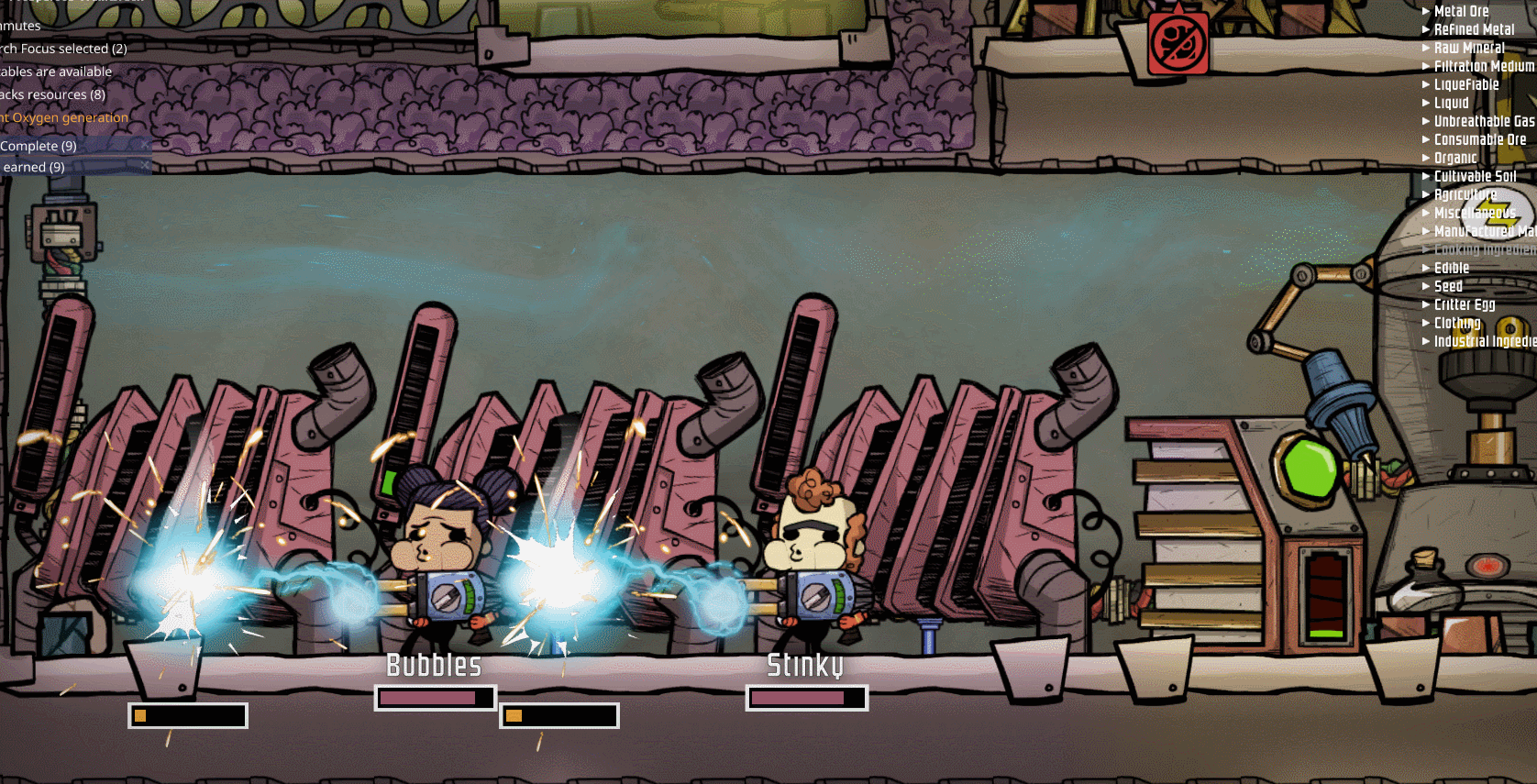Image resolution: width=1537 pixels, height=784 pixels.
Task: Click the lacks resources notification
Action: click(52, 94)
